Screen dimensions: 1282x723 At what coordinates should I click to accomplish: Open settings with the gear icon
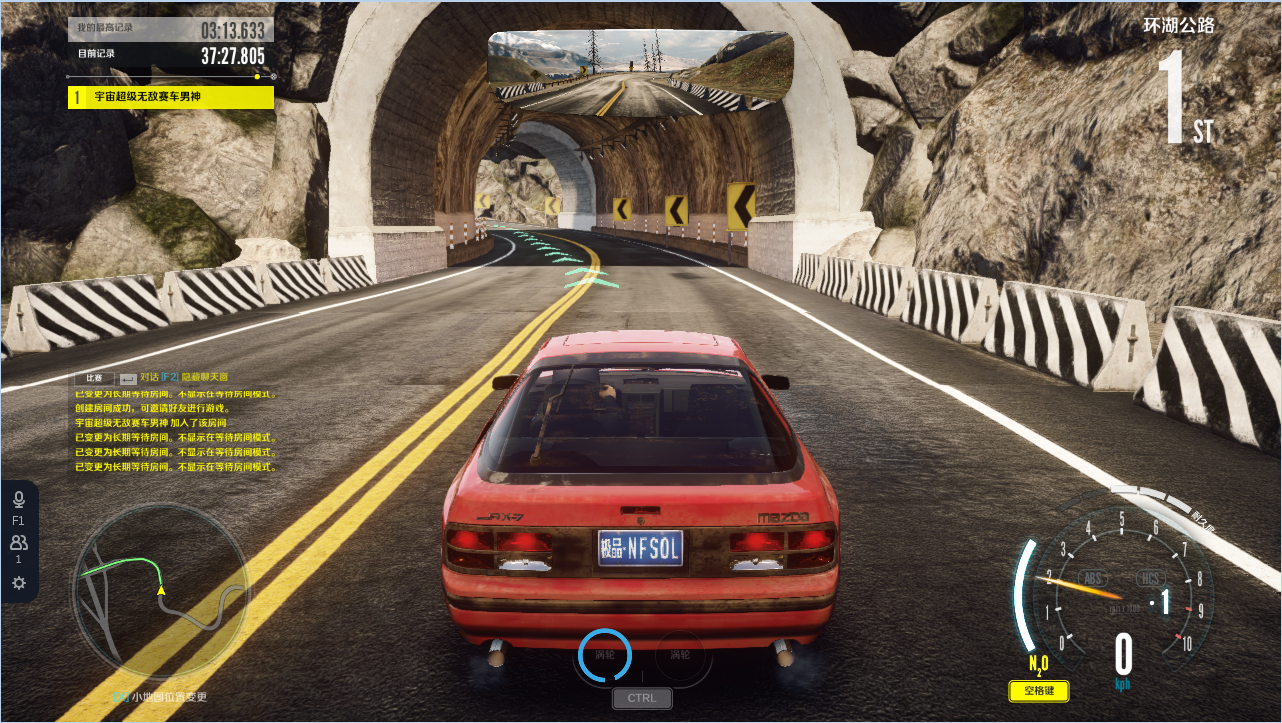[18, 583]
